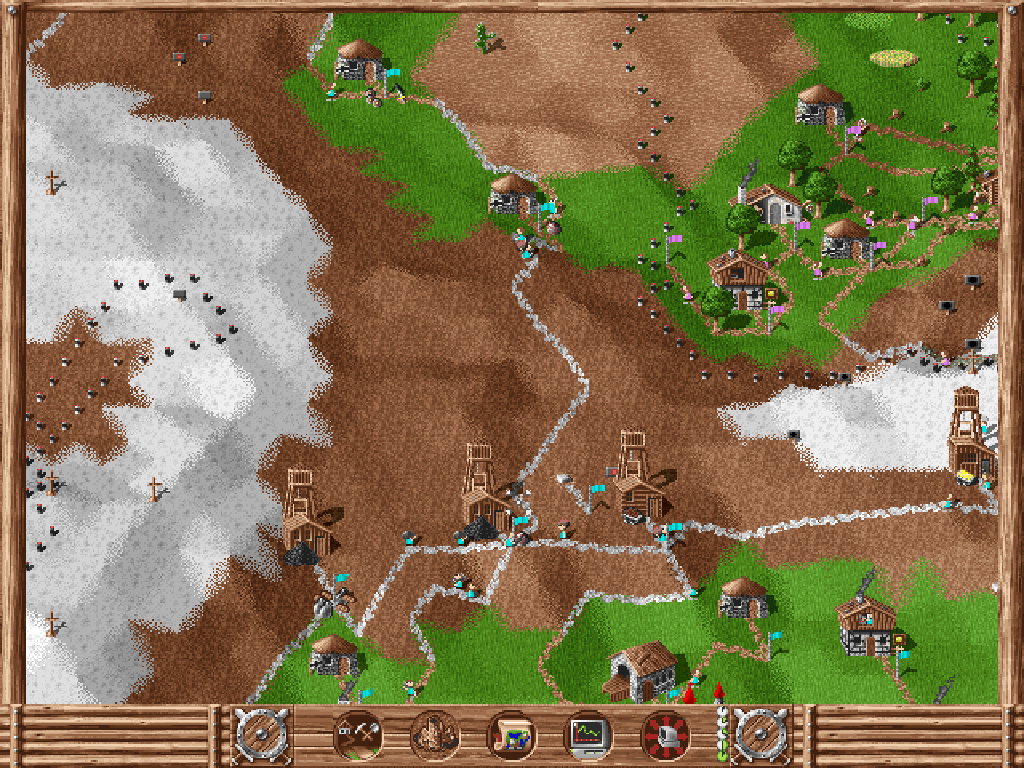Open the world map scroll
The image size is (1024, 768).
pos(512,737)
